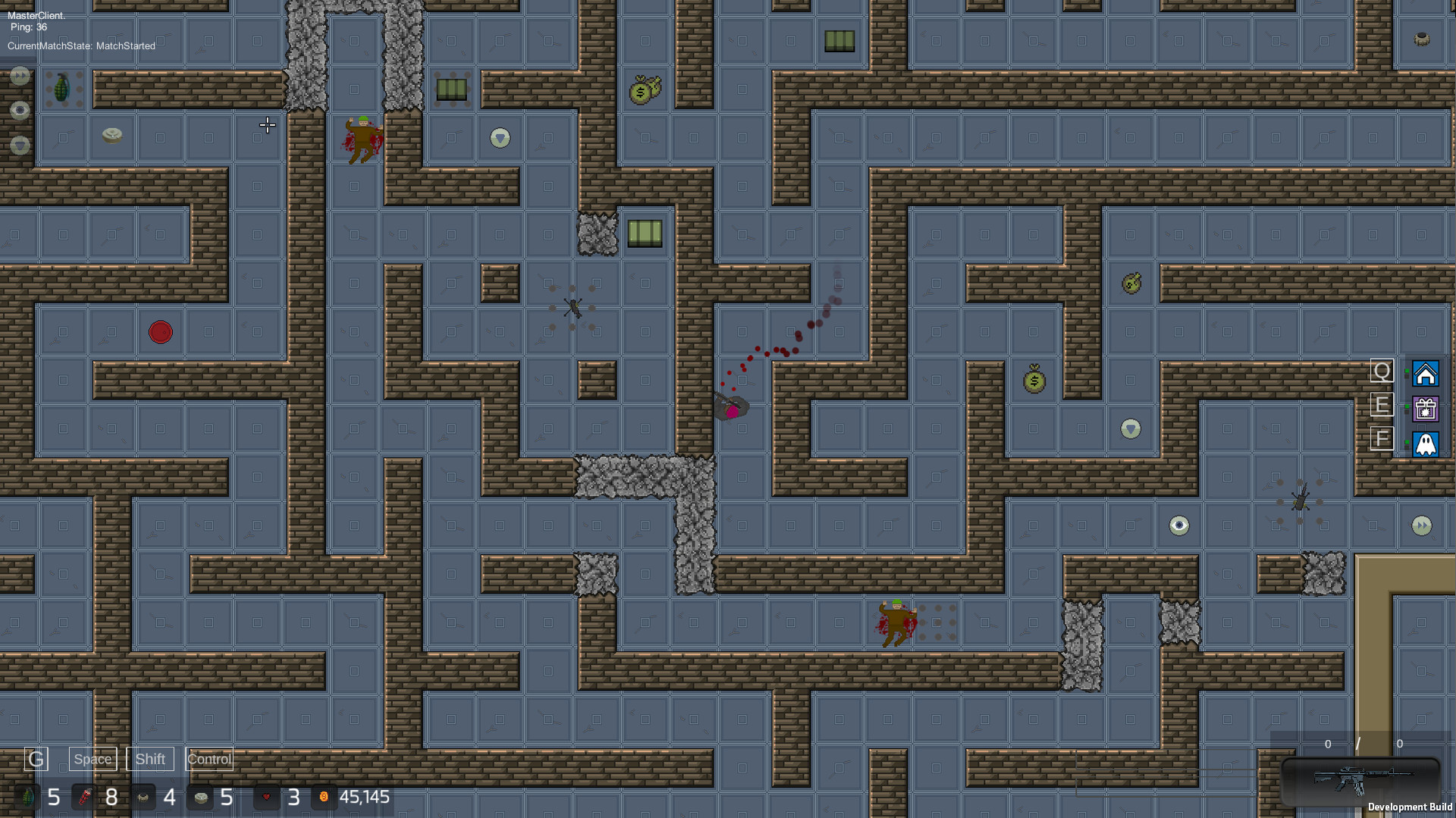Toggle the eye vision powerup on the left edge

[19, 110]
